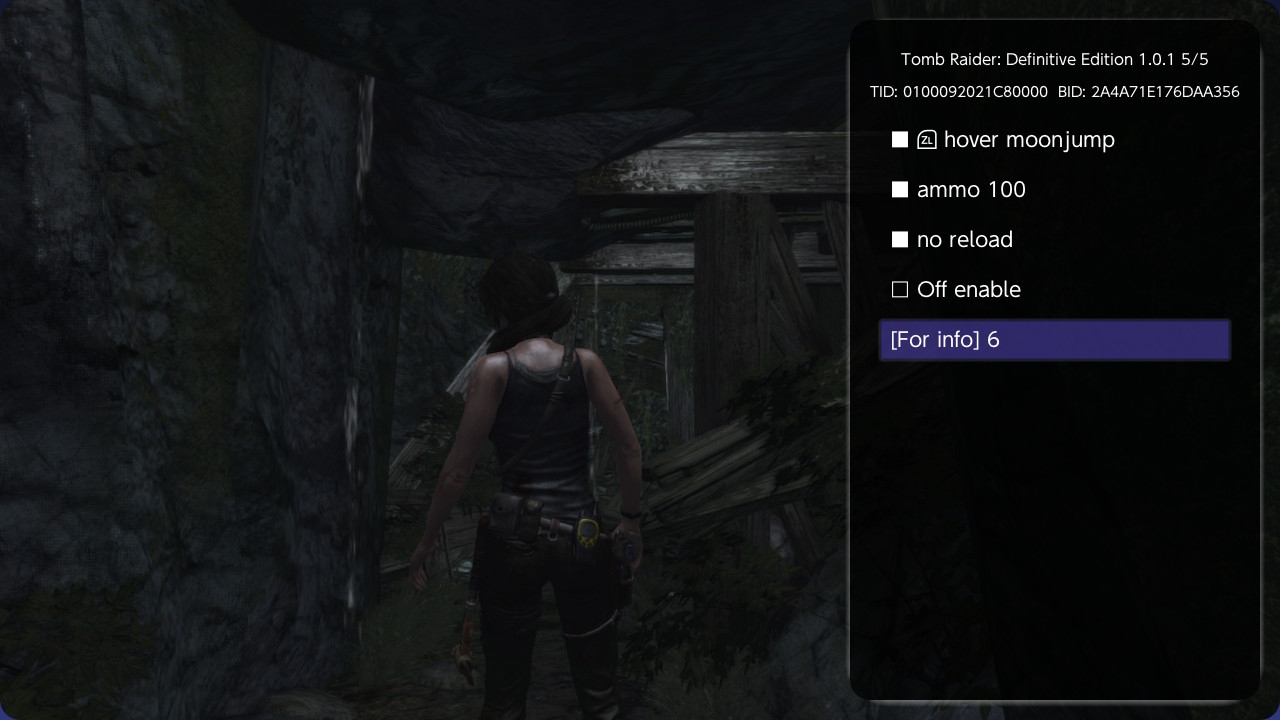Click the ZL button glyph beside hover moonjump

[926, 140]
